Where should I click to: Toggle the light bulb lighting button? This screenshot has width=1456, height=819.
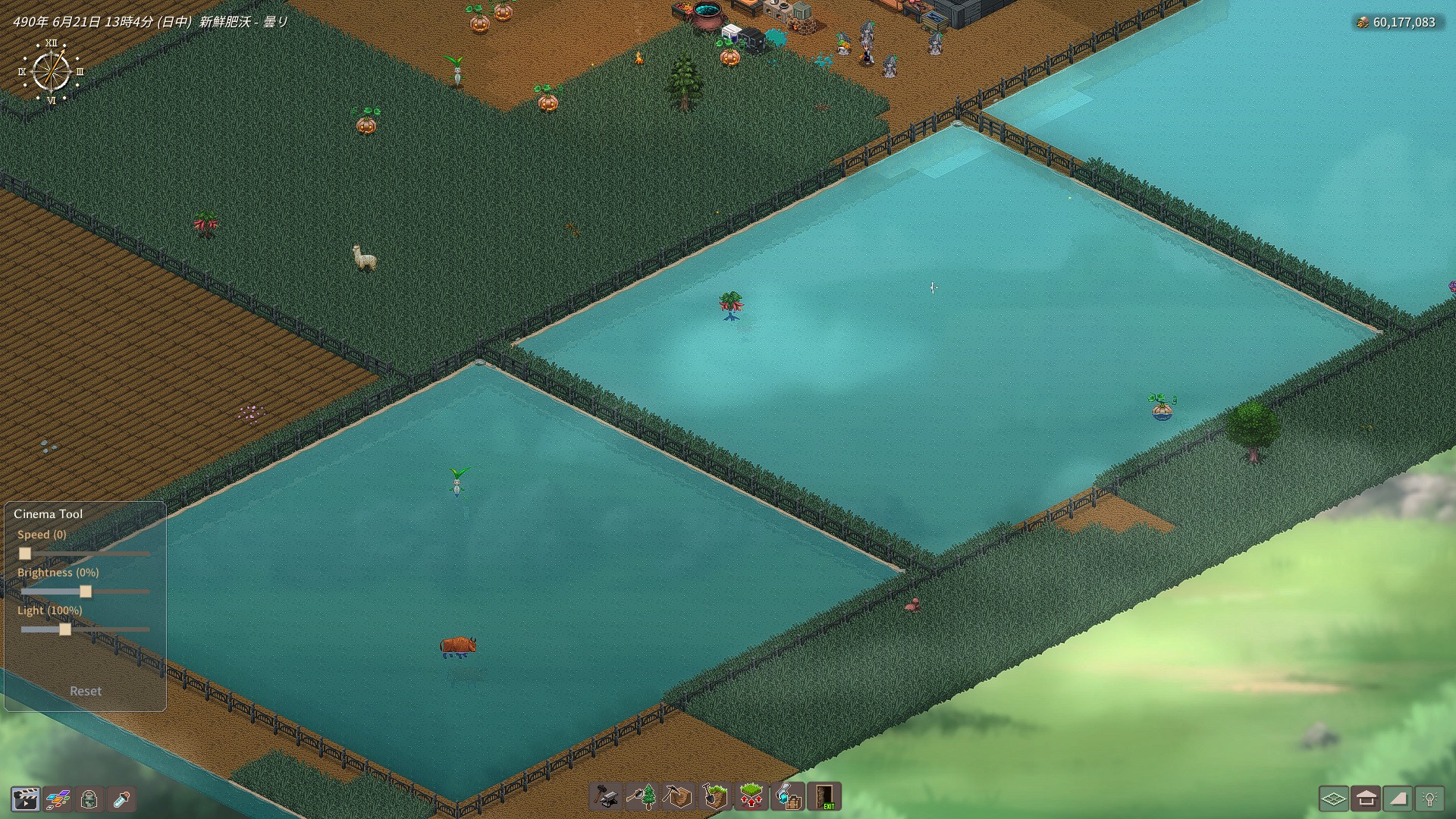[x=1430, y=799]
